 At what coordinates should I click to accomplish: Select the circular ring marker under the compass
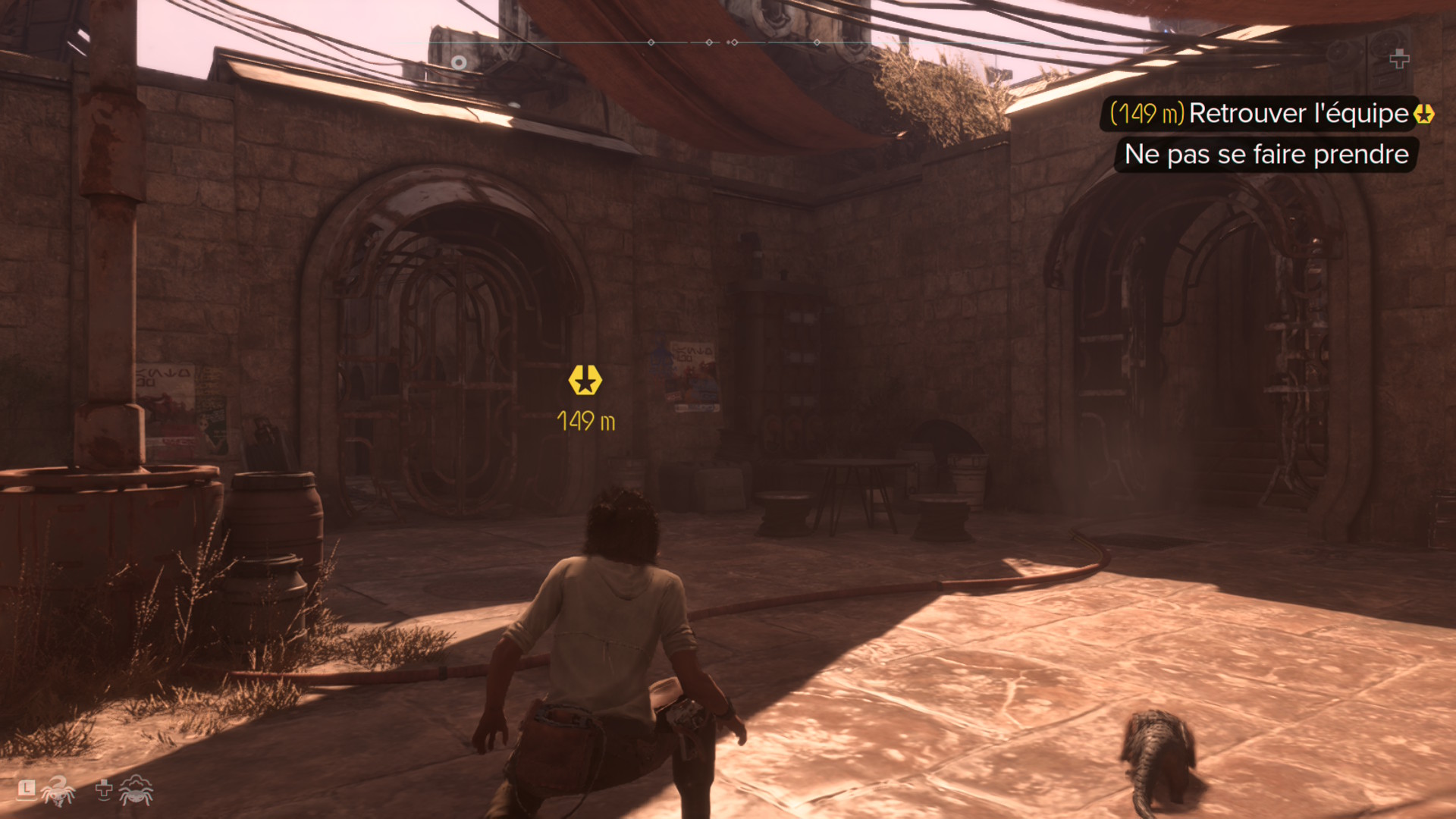coord(459,62)
